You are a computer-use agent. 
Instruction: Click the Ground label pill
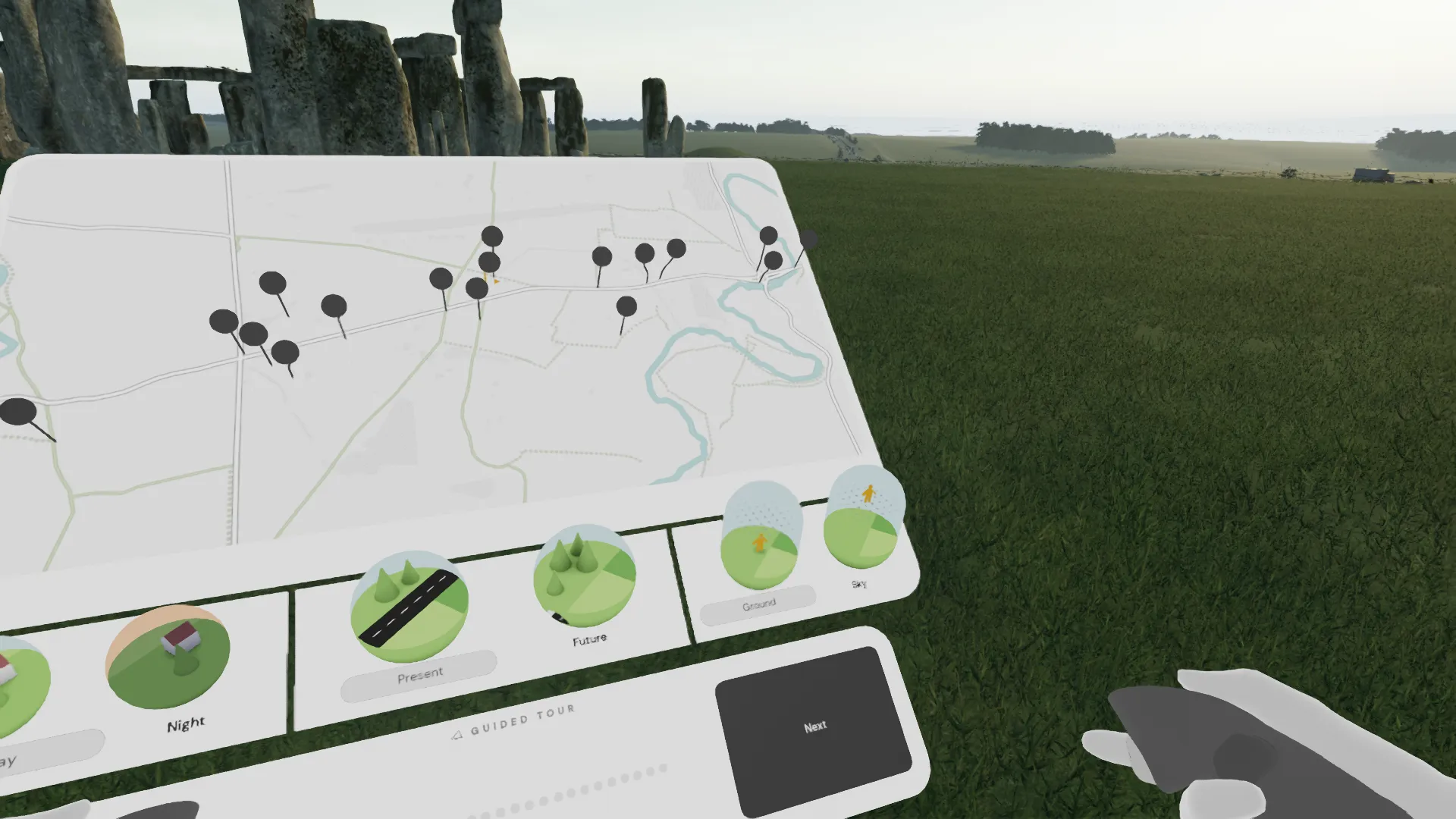pyautogui.click(x=758, y=604)
